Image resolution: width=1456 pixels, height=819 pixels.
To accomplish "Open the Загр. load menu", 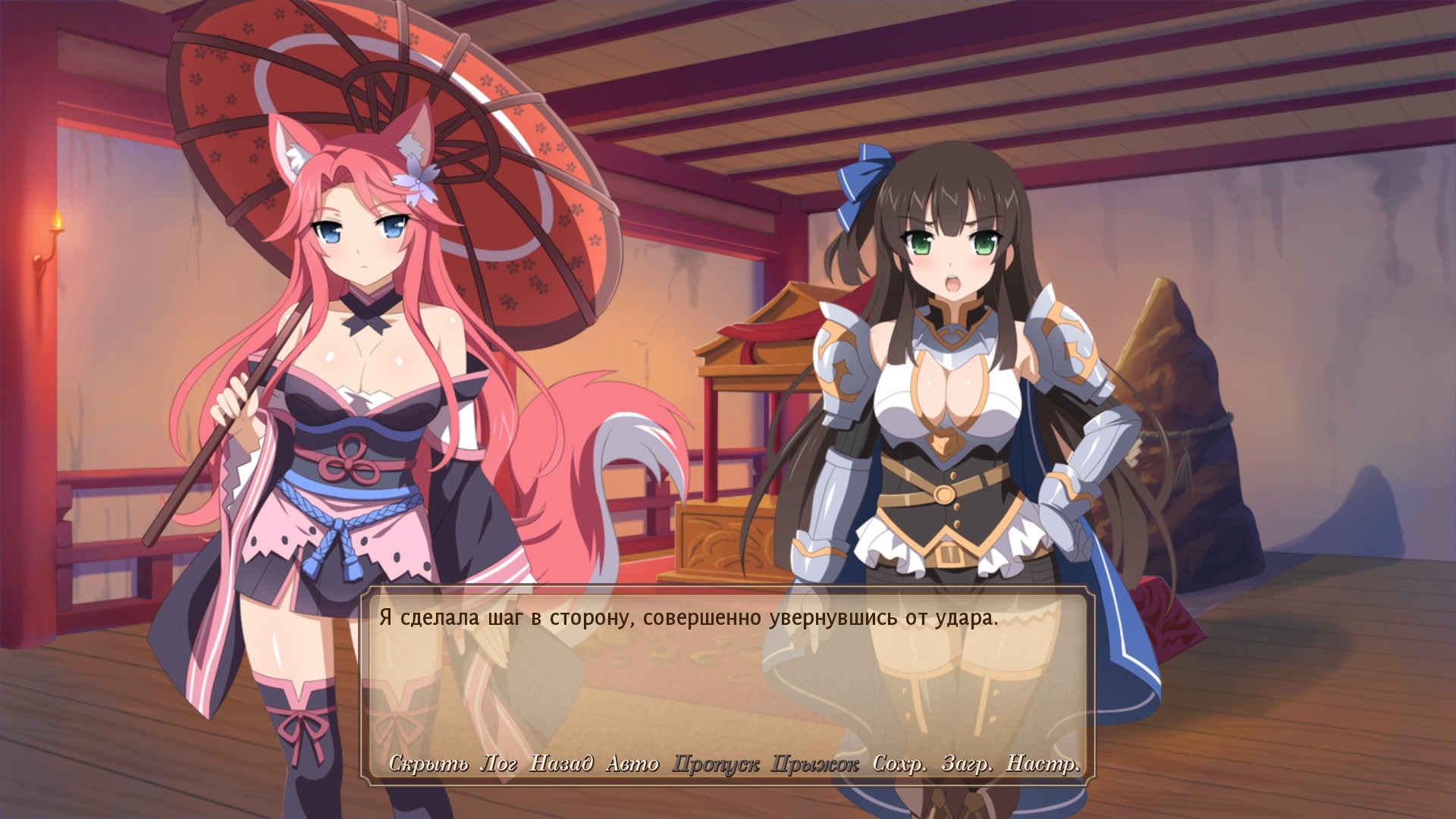I will 967,764.
